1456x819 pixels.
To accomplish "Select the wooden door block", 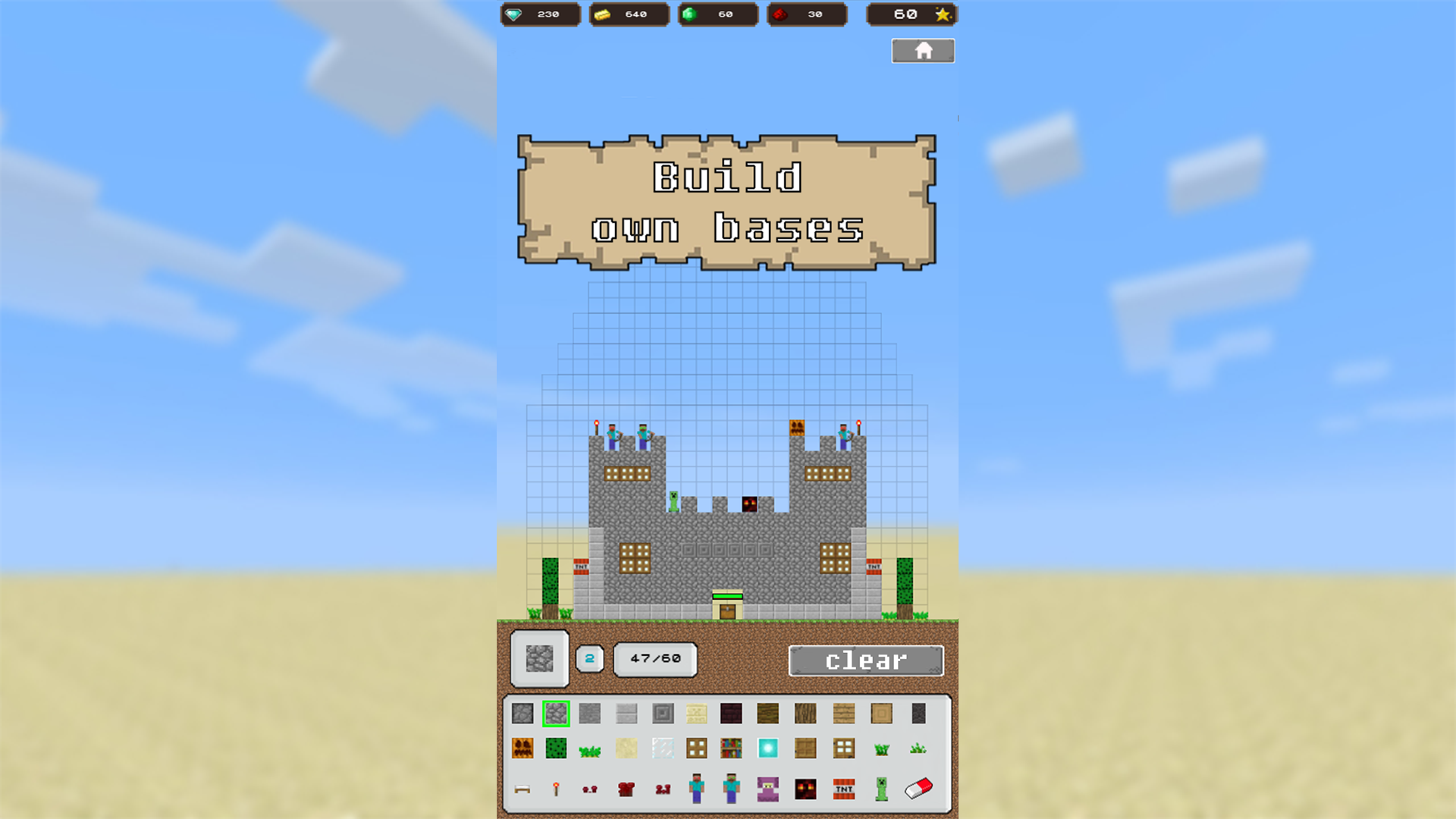I will point(805,748).
